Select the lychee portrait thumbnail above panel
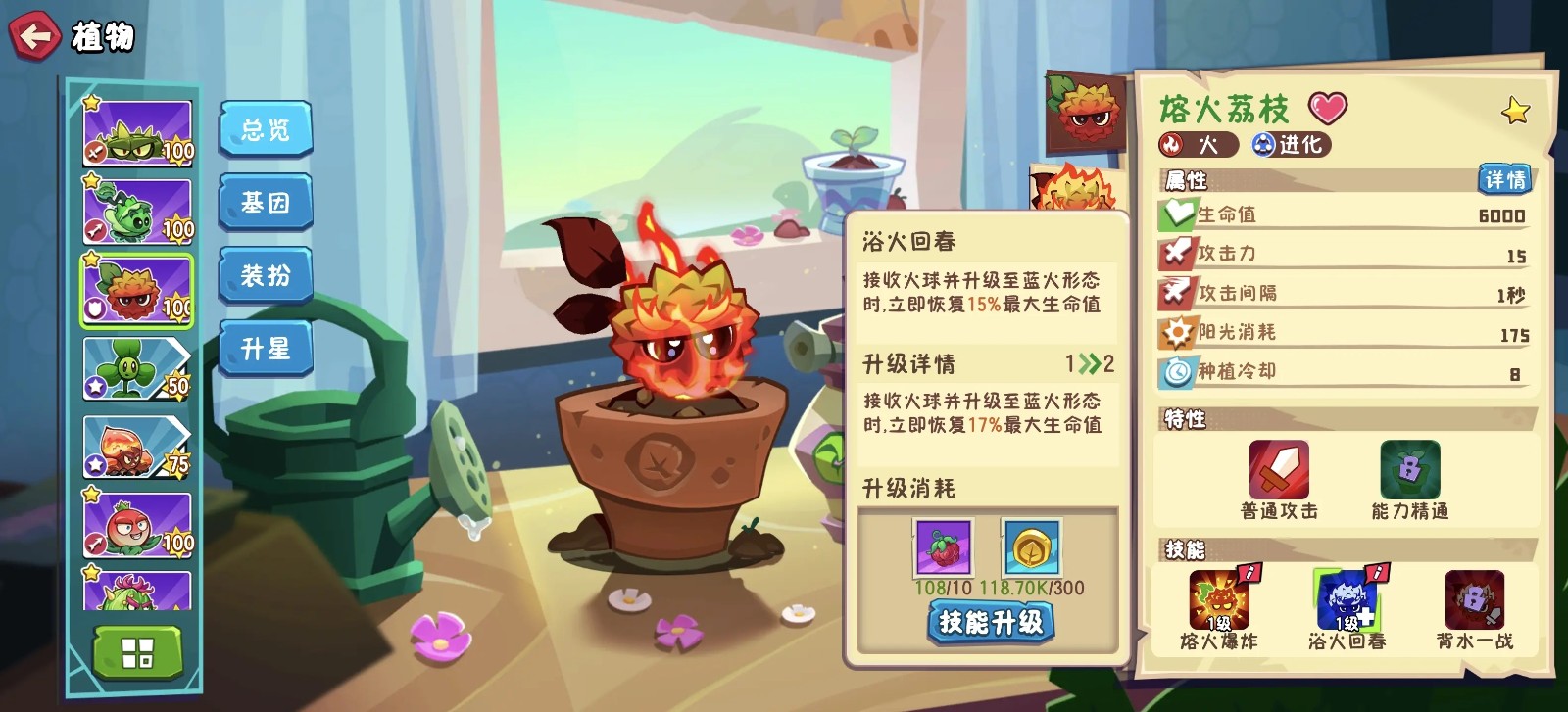This screenshot has width=1568, height=712. click(1085, 110)
